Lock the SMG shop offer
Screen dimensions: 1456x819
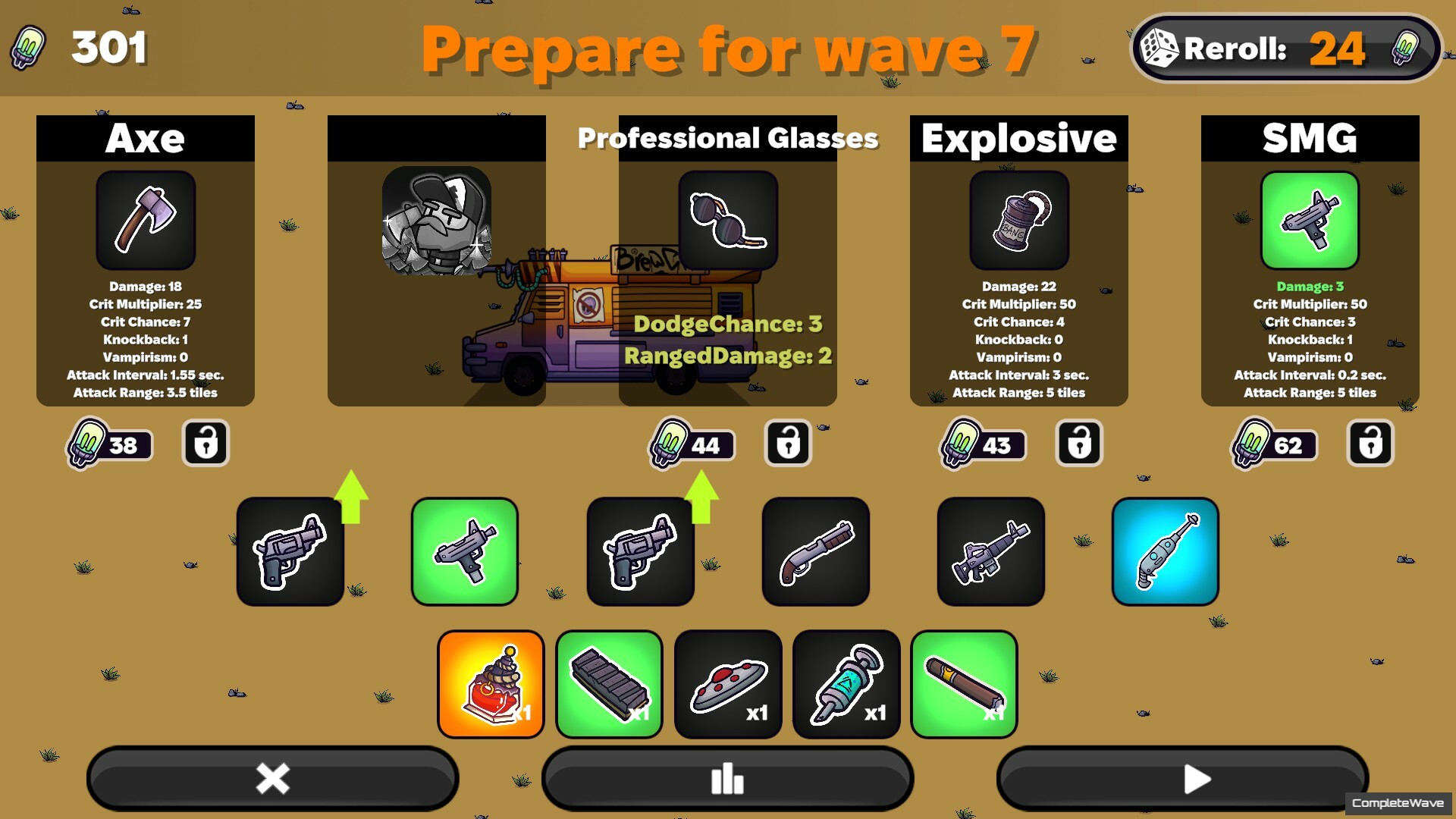point(1370,444)
